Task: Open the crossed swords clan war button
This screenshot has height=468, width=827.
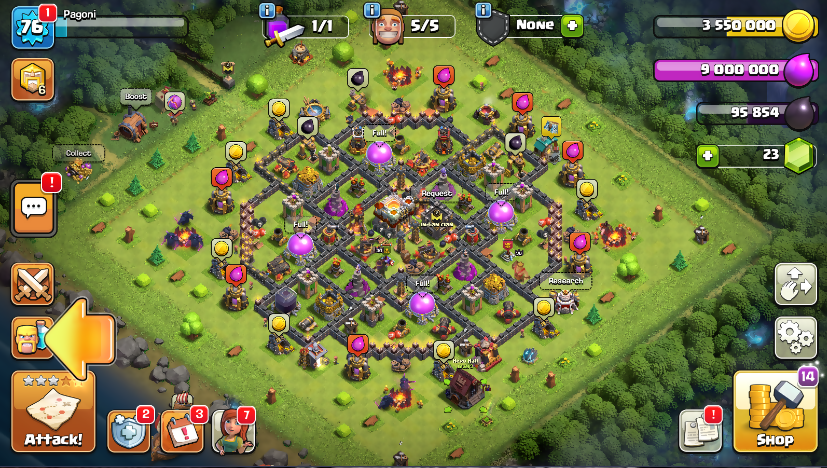Action: (x=30, y=285)
